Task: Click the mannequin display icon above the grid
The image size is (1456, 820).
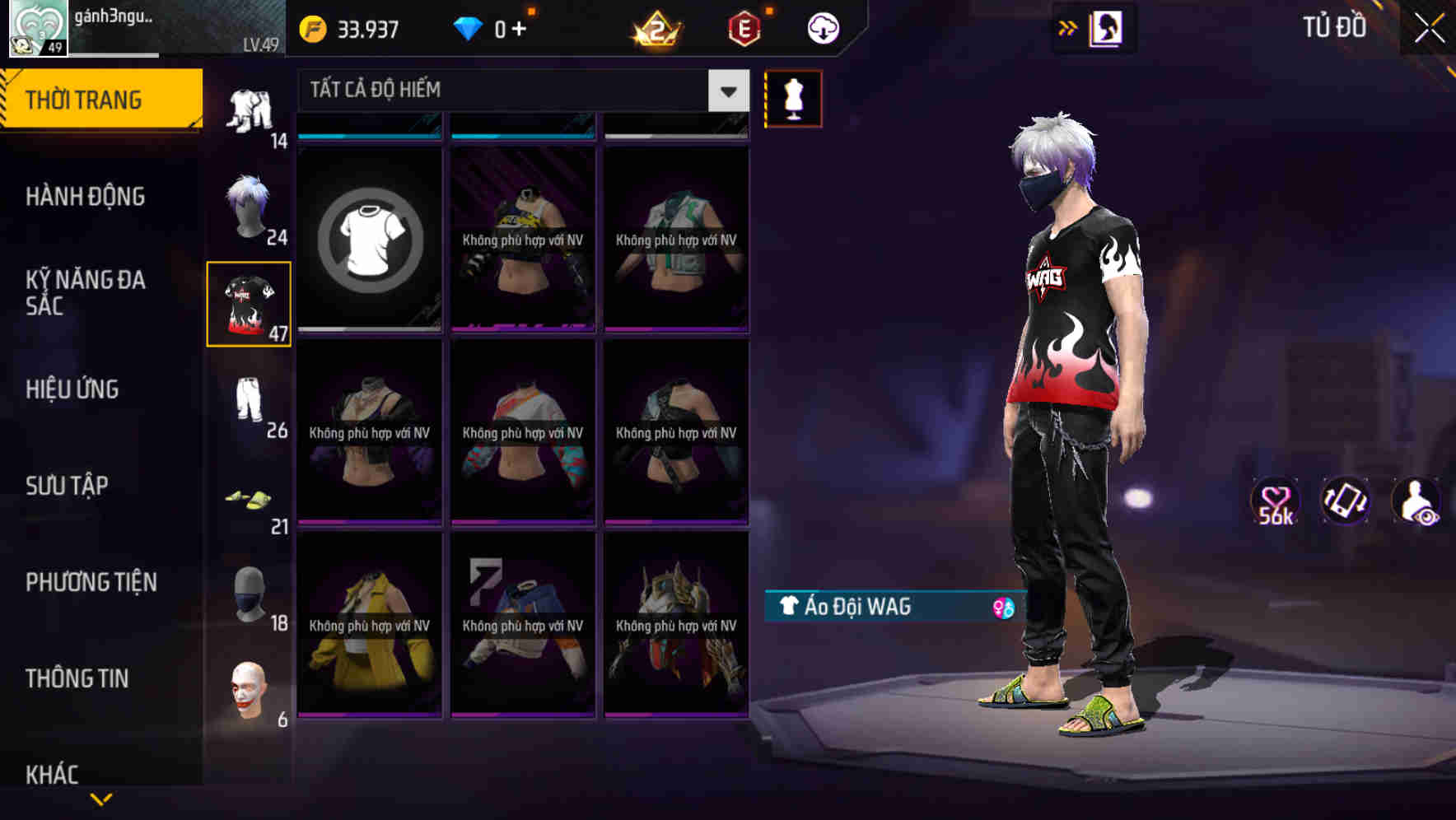Action: click(x=793, y=98)
